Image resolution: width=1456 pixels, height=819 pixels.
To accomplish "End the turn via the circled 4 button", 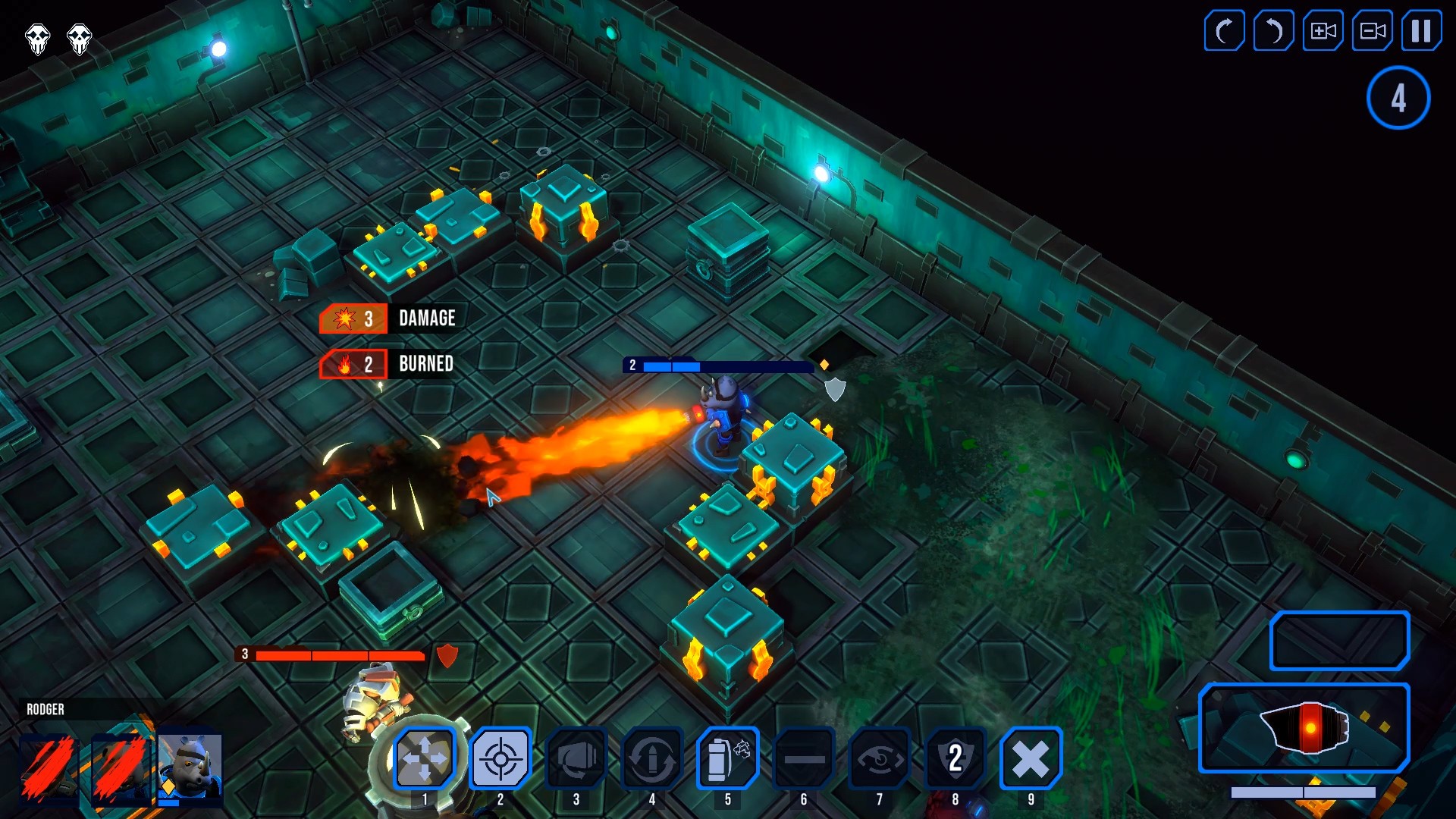I will click(1398, 97).
